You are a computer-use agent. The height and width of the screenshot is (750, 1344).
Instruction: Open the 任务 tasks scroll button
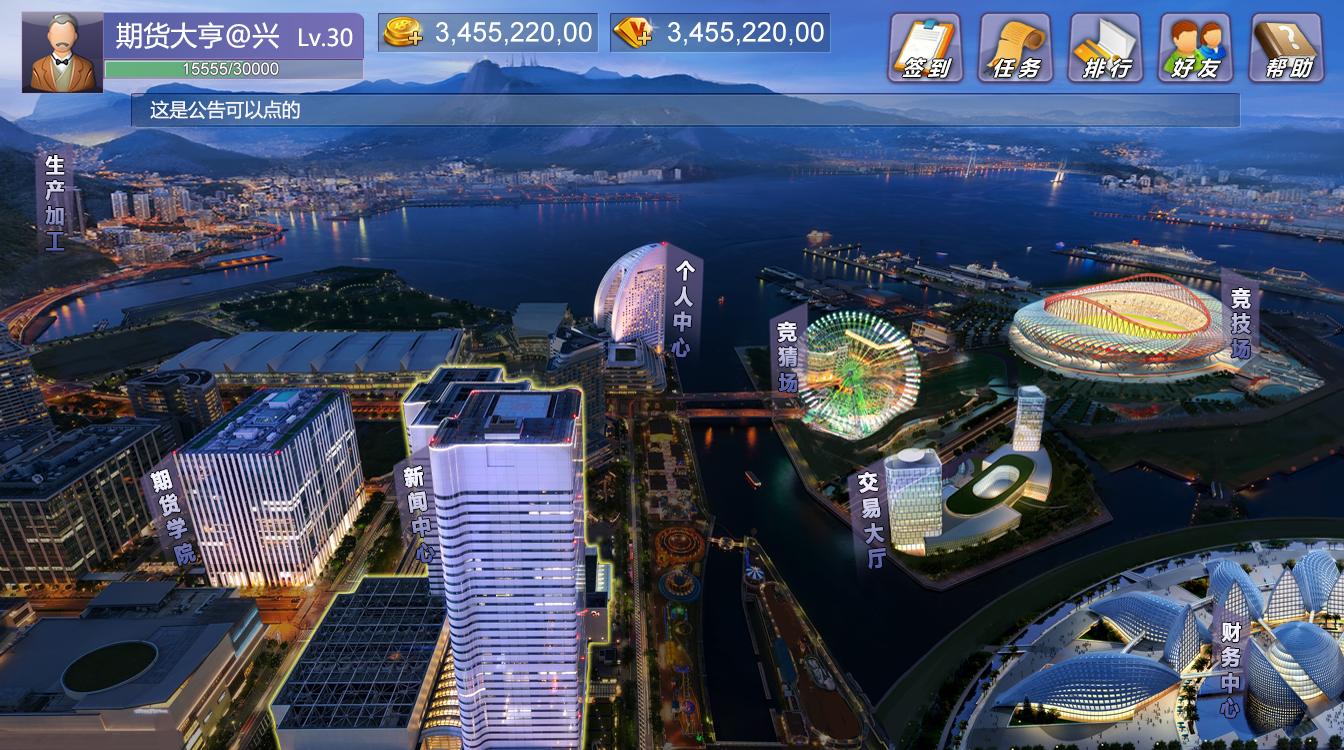[1015, 47]
